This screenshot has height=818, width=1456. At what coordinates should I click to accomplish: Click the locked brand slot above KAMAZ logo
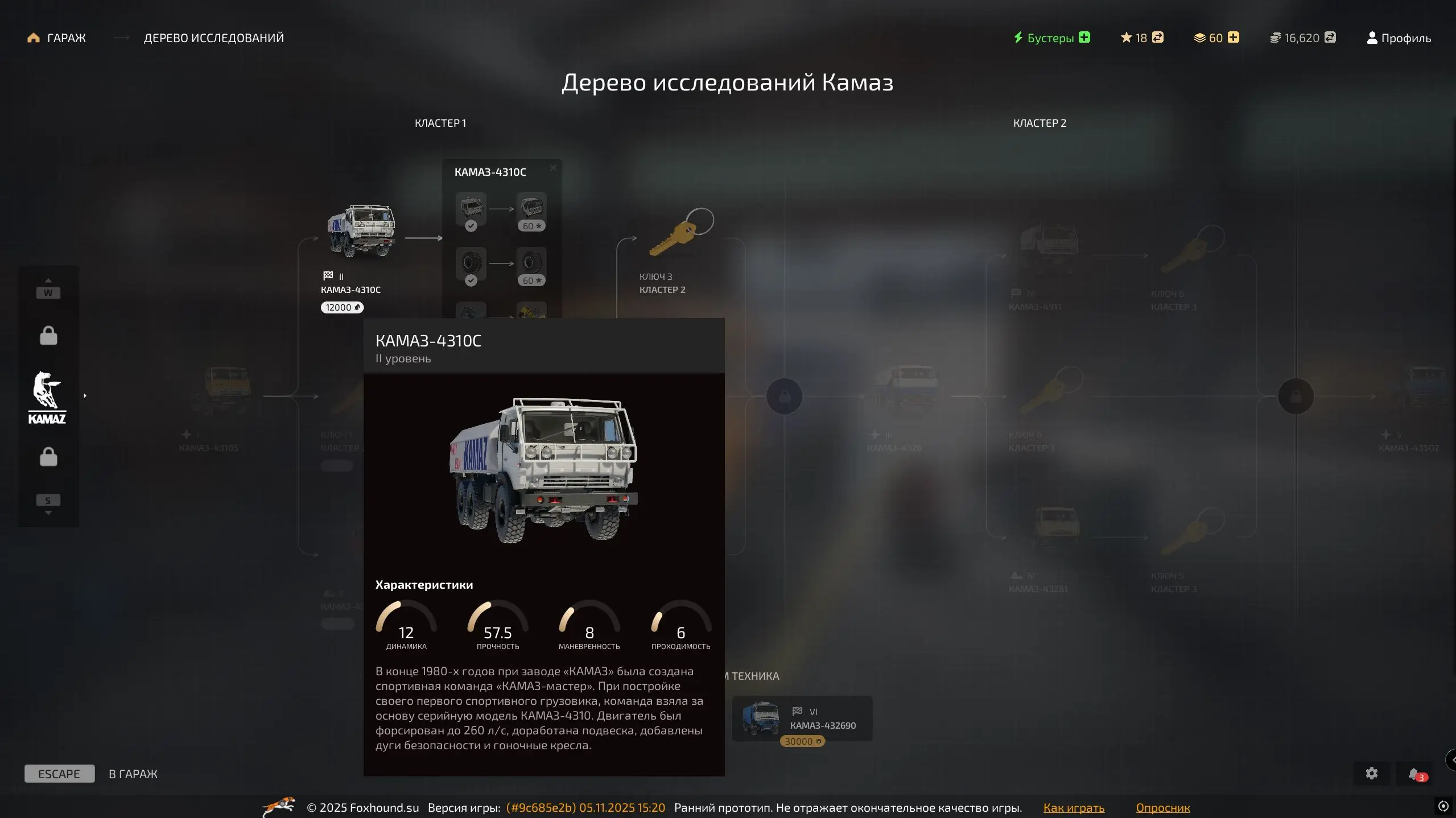tap(48, 335)
